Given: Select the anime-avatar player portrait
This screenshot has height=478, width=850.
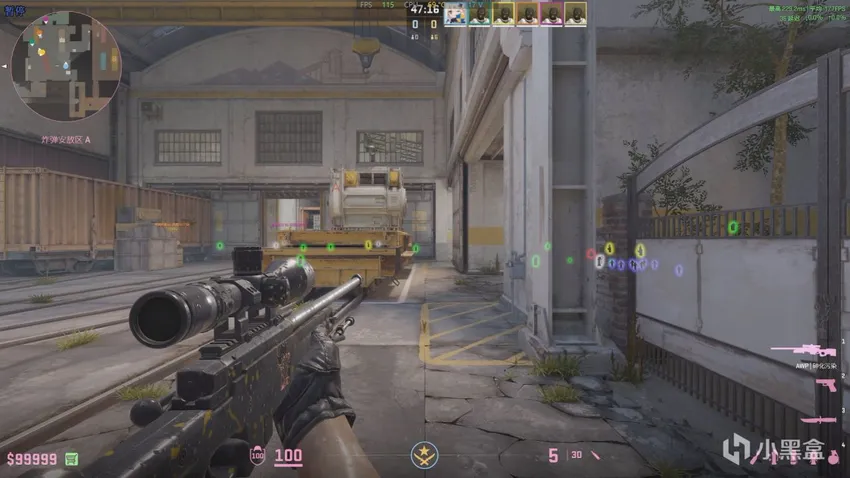Looking at the screenshot, I should (x=455, y=14).
